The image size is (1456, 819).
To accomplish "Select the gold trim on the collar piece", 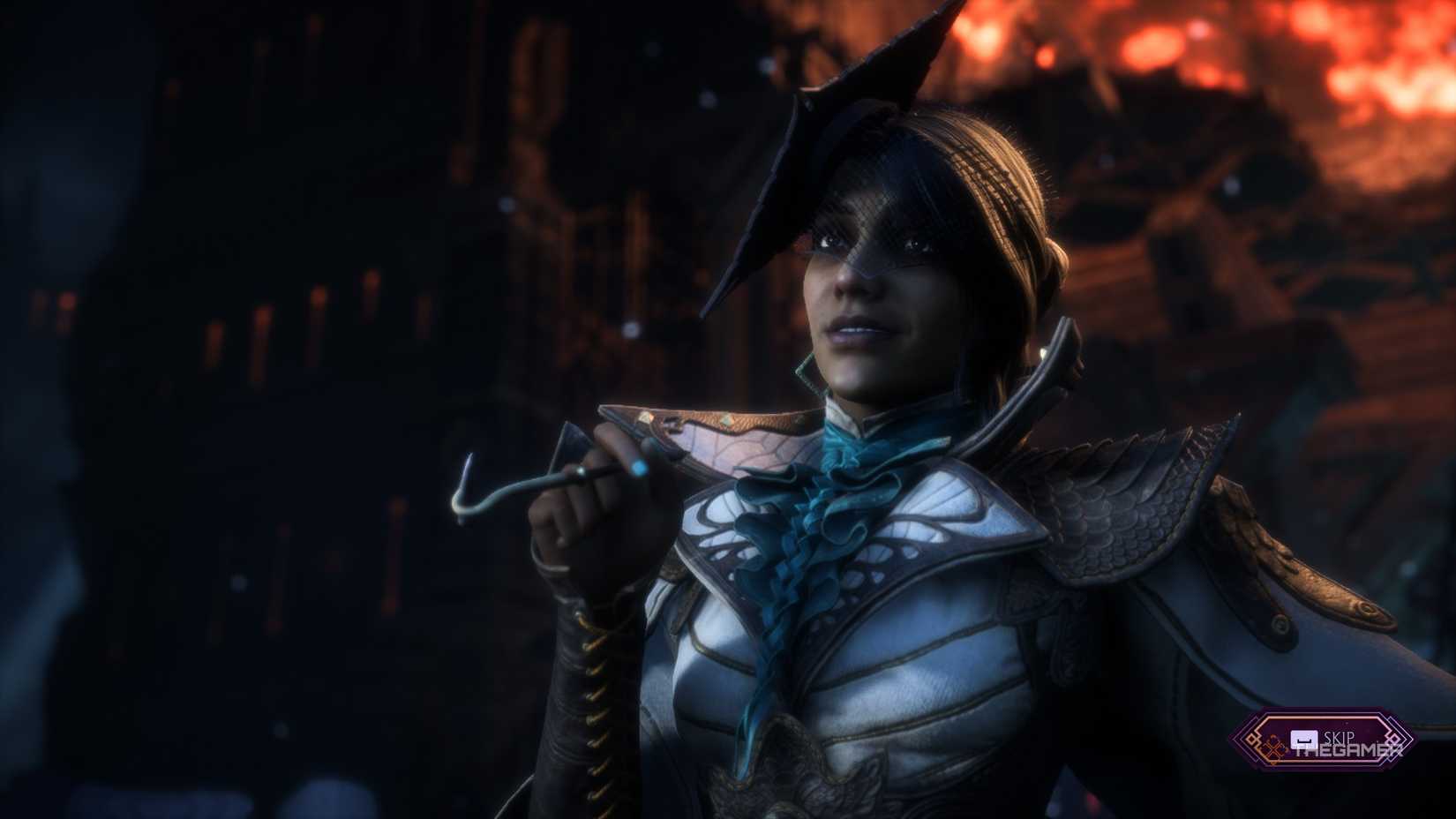I will tap(741, 424).
